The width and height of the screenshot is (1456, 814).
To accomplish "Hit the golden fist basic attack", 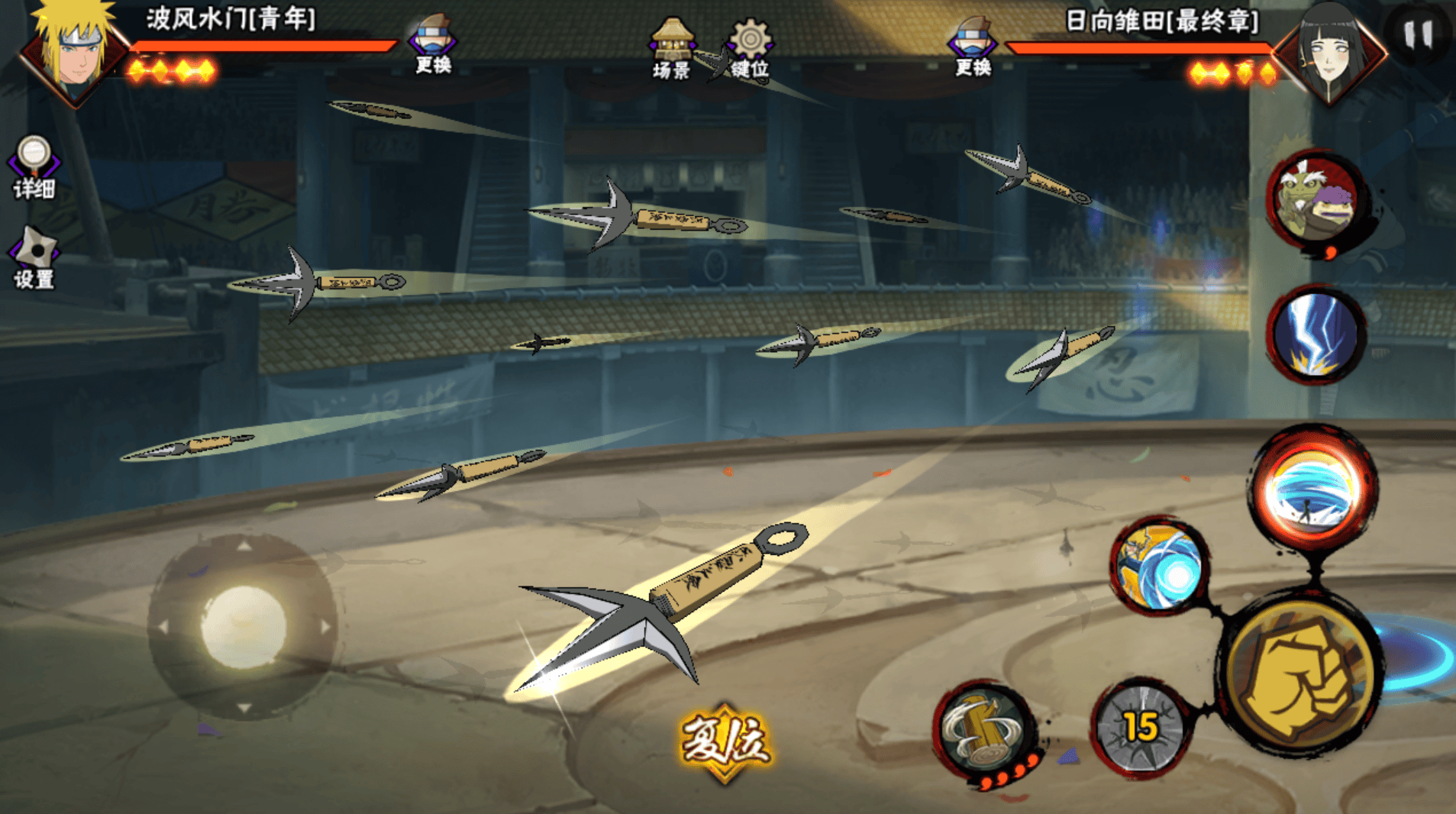I will pos(1302,675).
